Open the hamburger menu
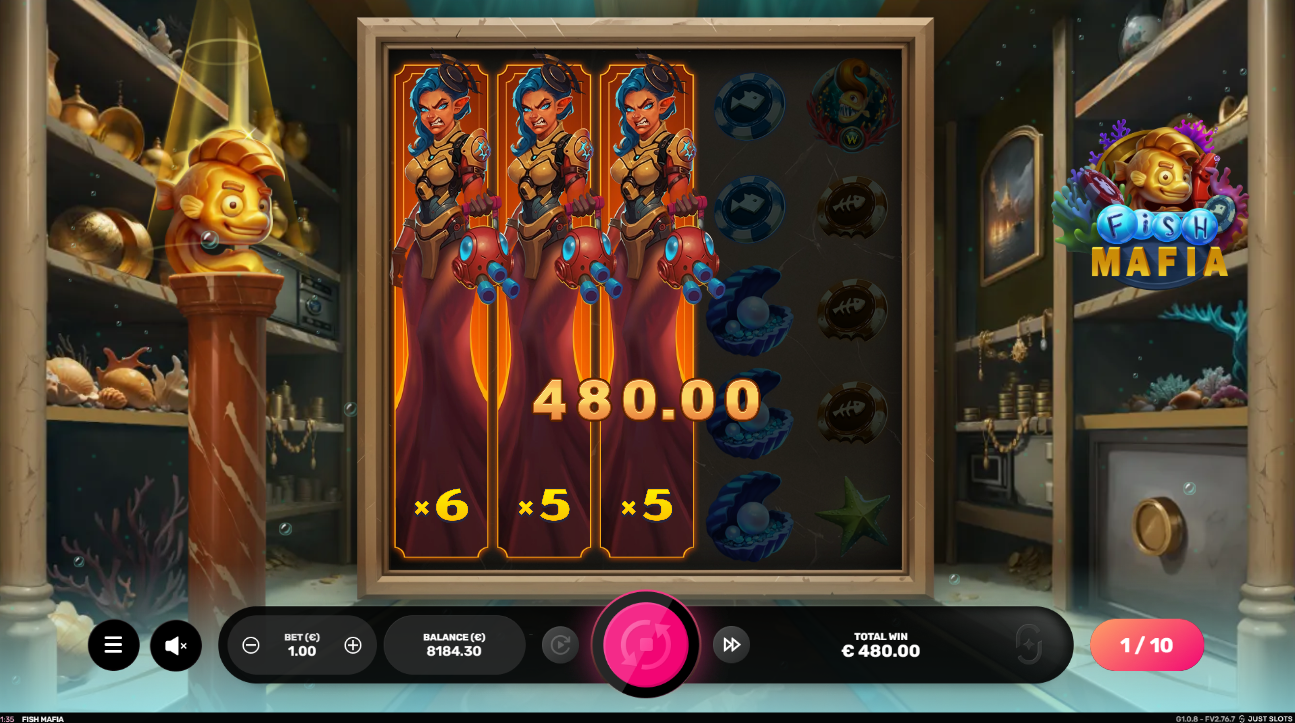This screenshot has width=1295, height=723. point(113,645)
